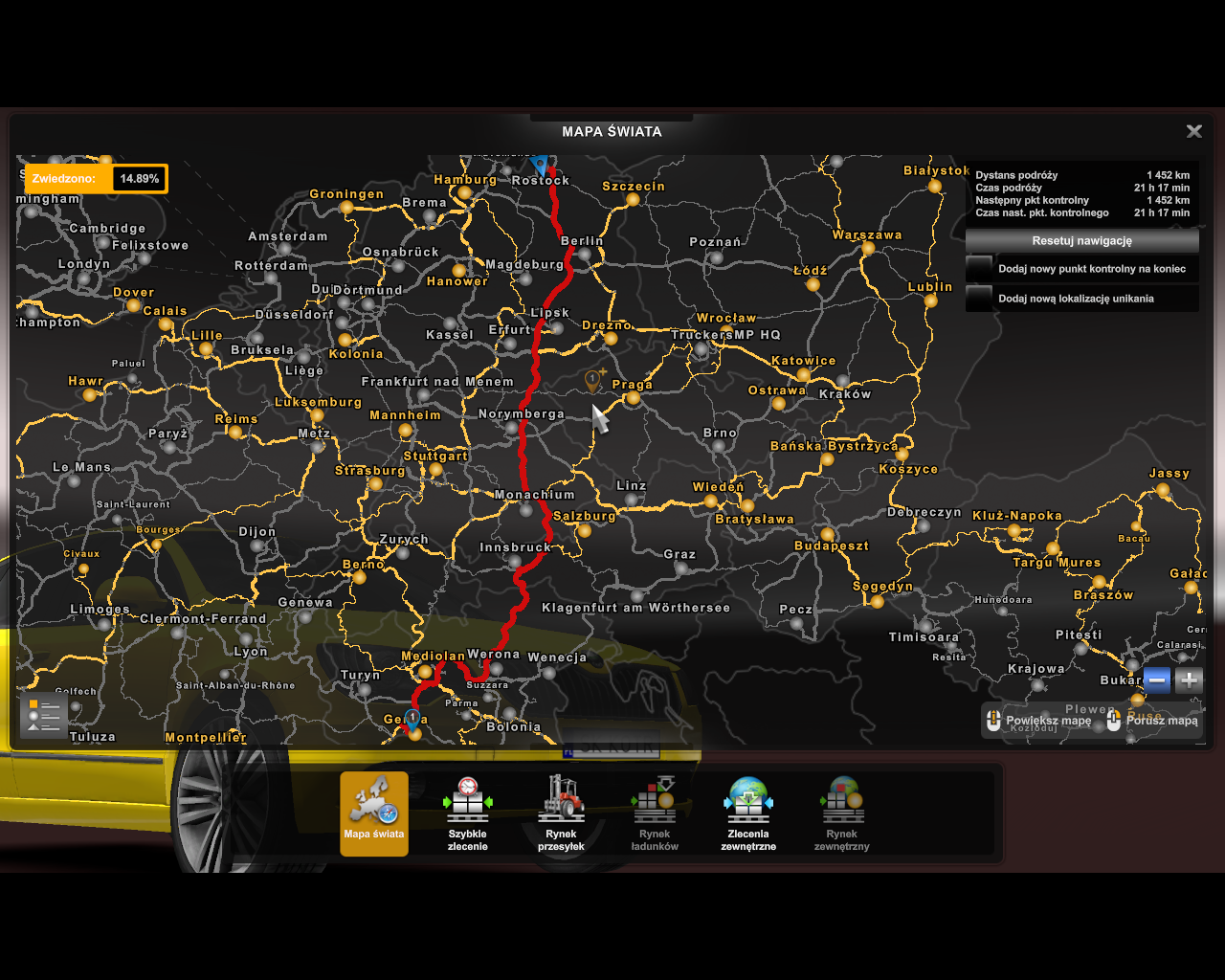Select the TruckersMP HQ map label
This screenshot has width=1225, height=980.
[728, 336]
